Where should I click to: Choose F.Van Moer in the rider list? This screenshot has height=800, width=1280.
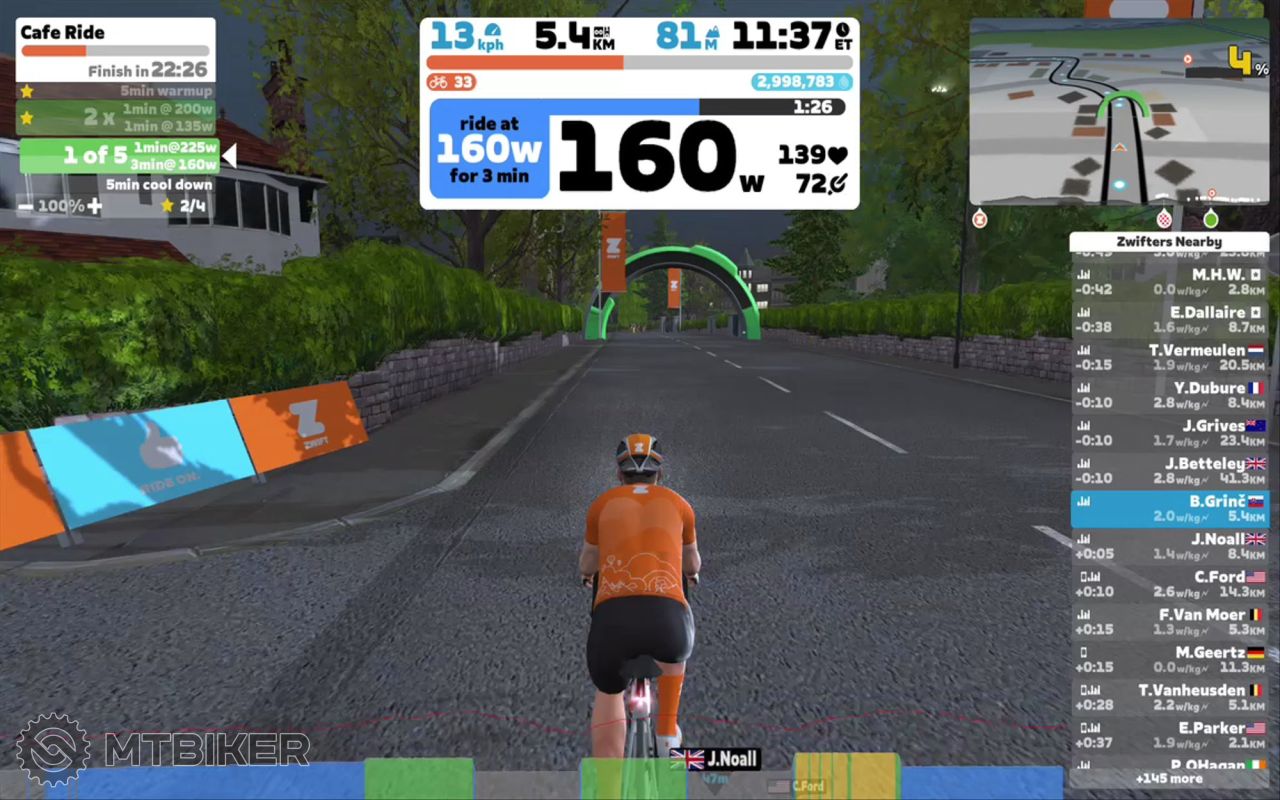tap(1169, 622)
